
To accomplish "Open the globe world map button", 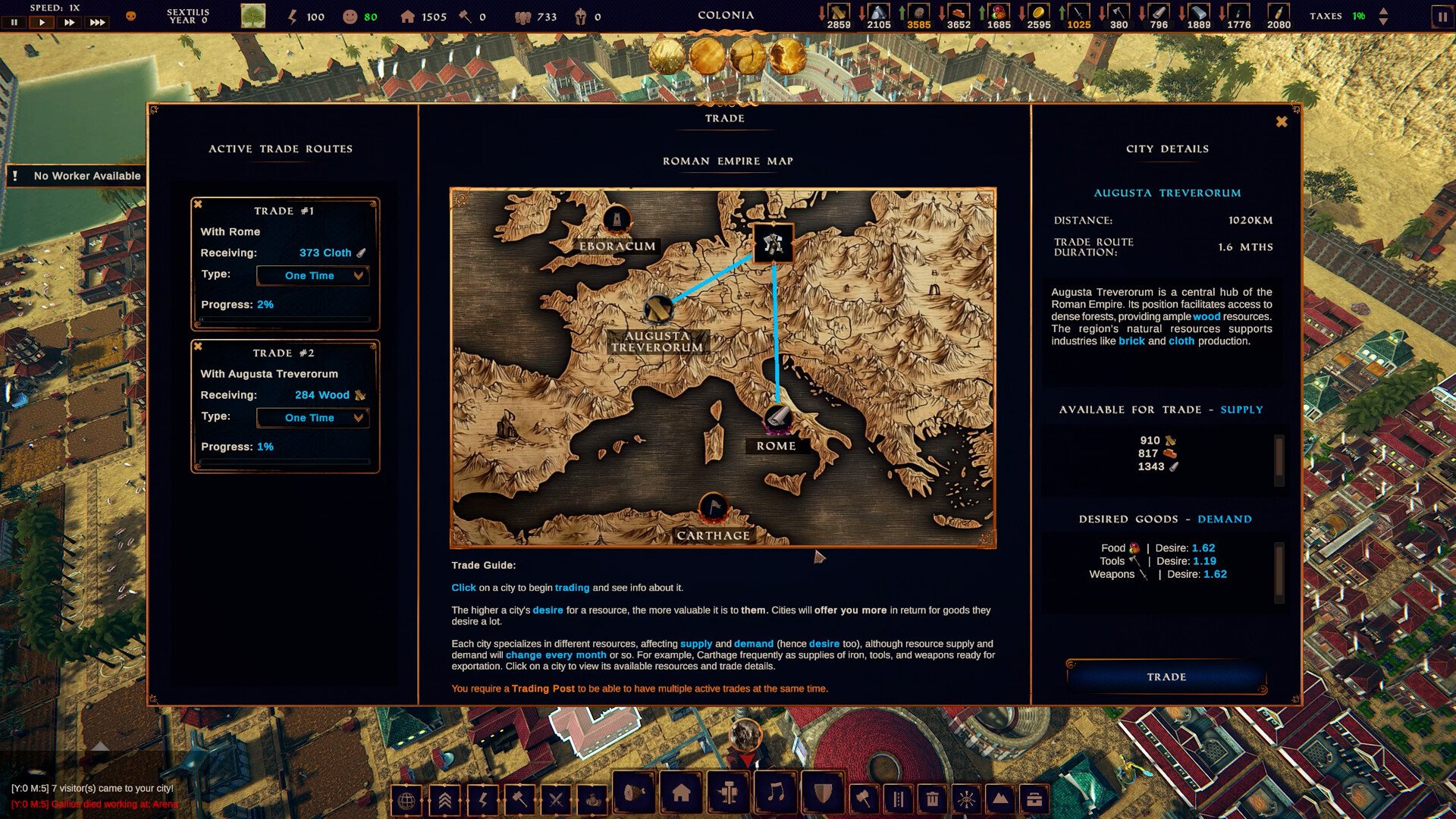I will [406, 800].
